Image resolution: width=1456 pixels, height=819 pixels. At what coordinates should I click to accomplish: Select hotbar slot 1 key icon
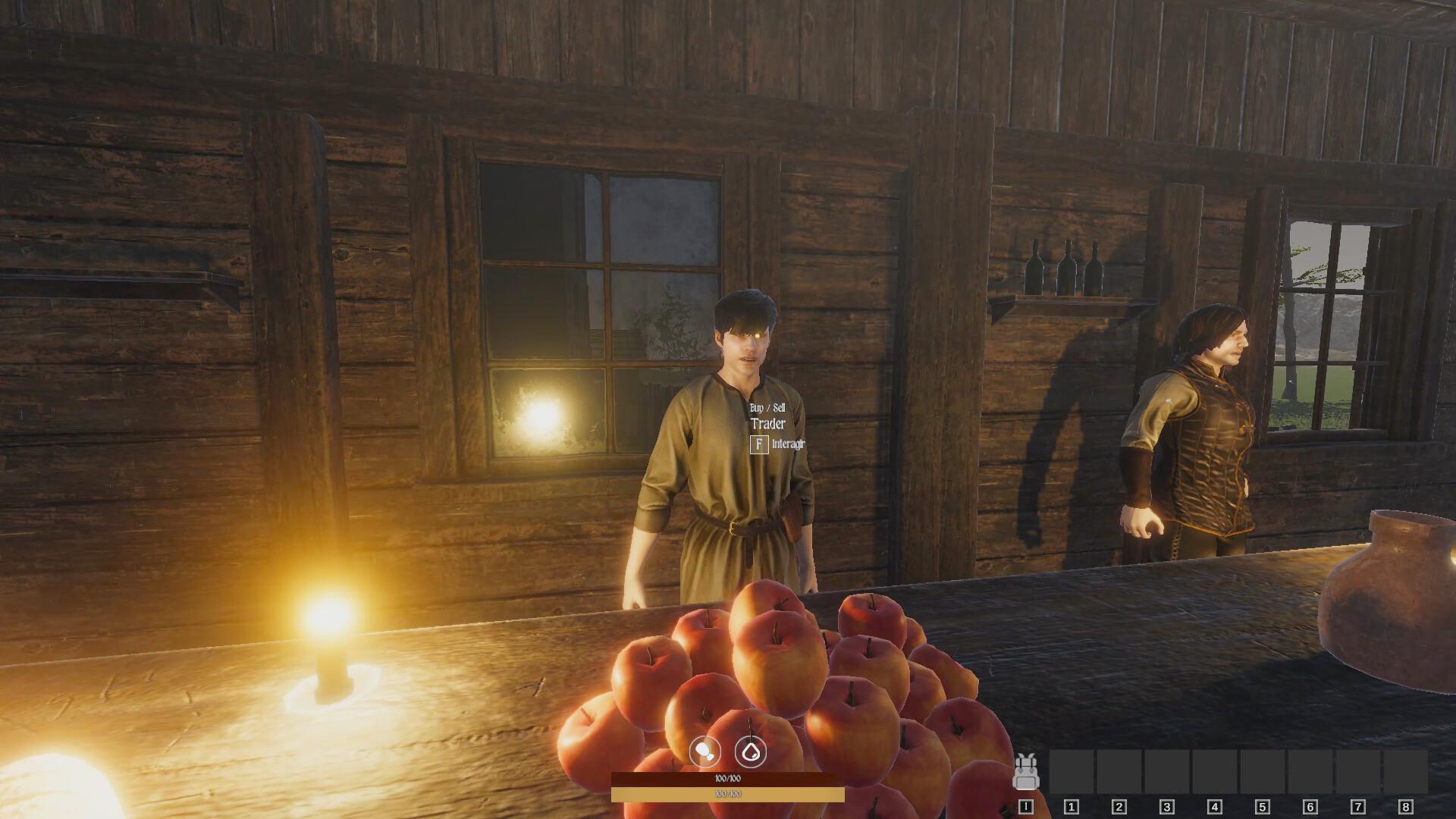point(1070,807)
